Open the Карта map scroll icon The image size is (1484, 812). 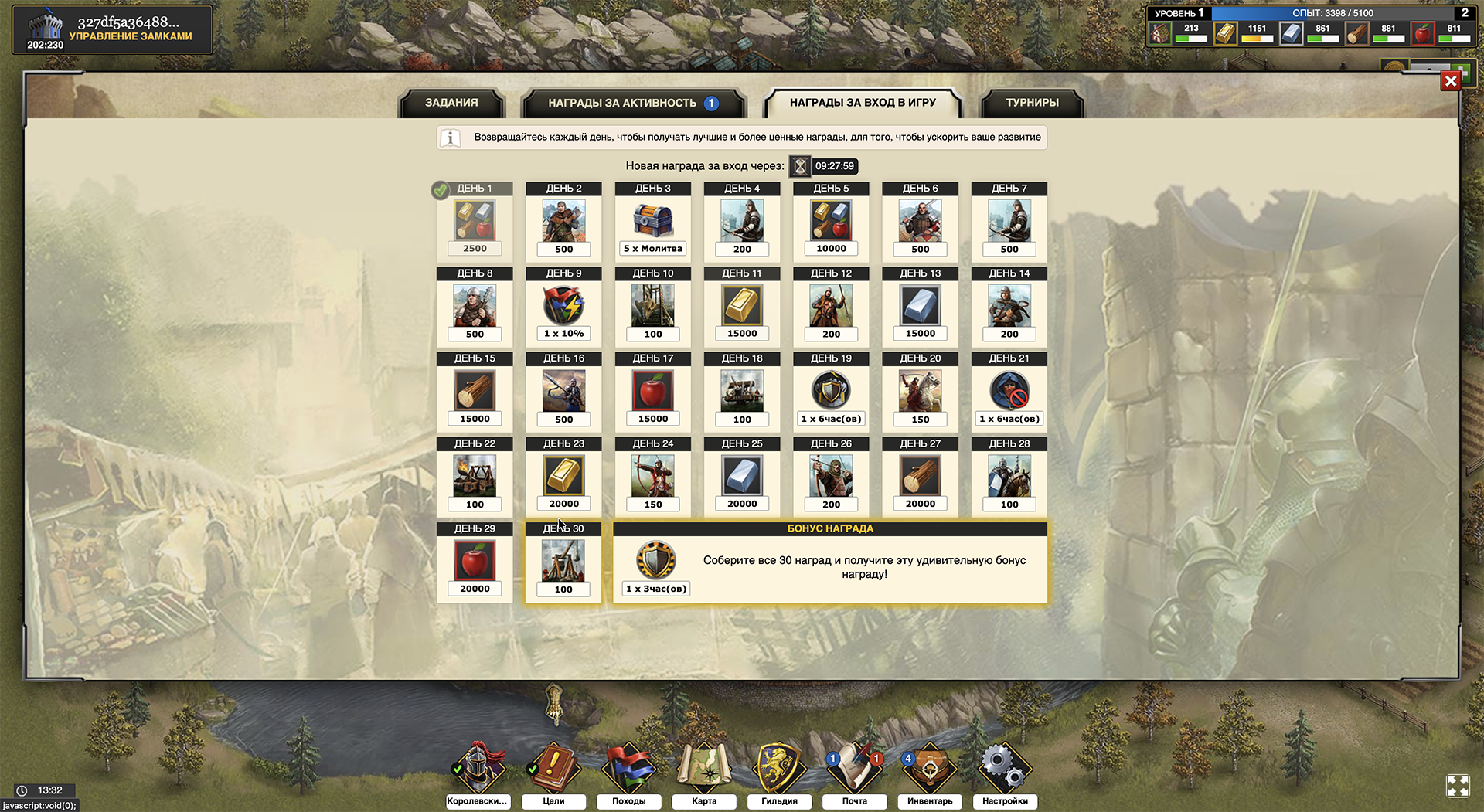[703, 765]
